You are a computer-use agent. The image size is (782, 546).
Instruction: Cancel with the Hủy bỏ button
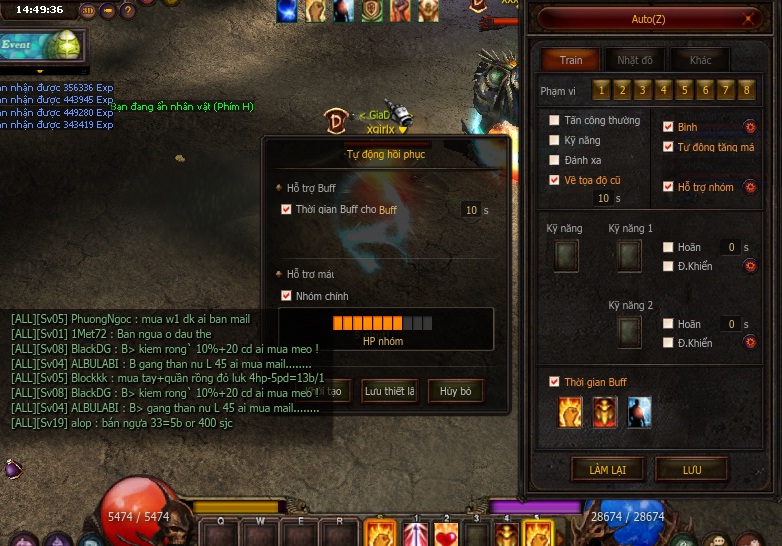456,391
